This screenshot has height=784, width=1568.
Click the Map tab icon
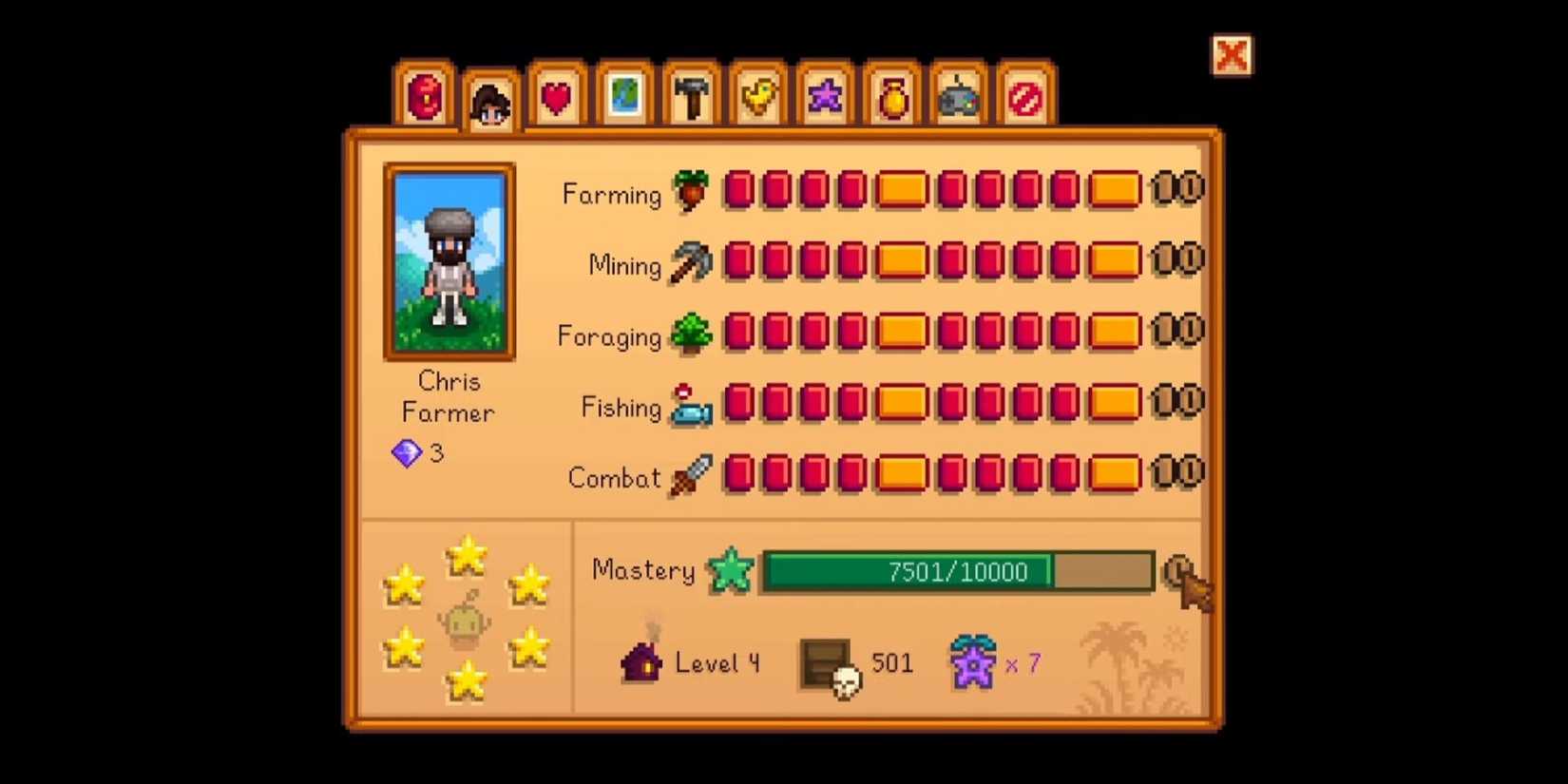(x=623, y=97)
